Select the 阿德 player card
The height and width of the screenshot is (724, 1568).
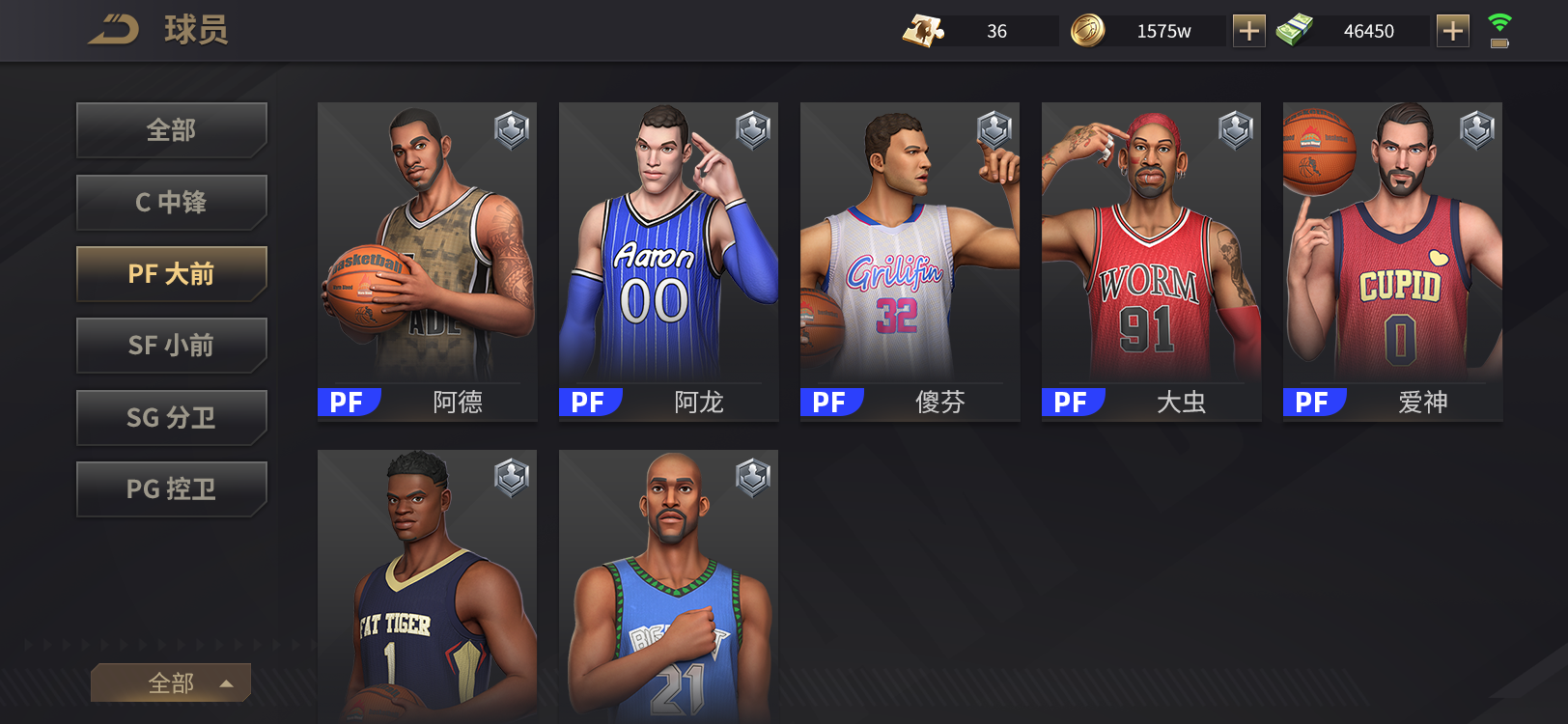point(427,261)
